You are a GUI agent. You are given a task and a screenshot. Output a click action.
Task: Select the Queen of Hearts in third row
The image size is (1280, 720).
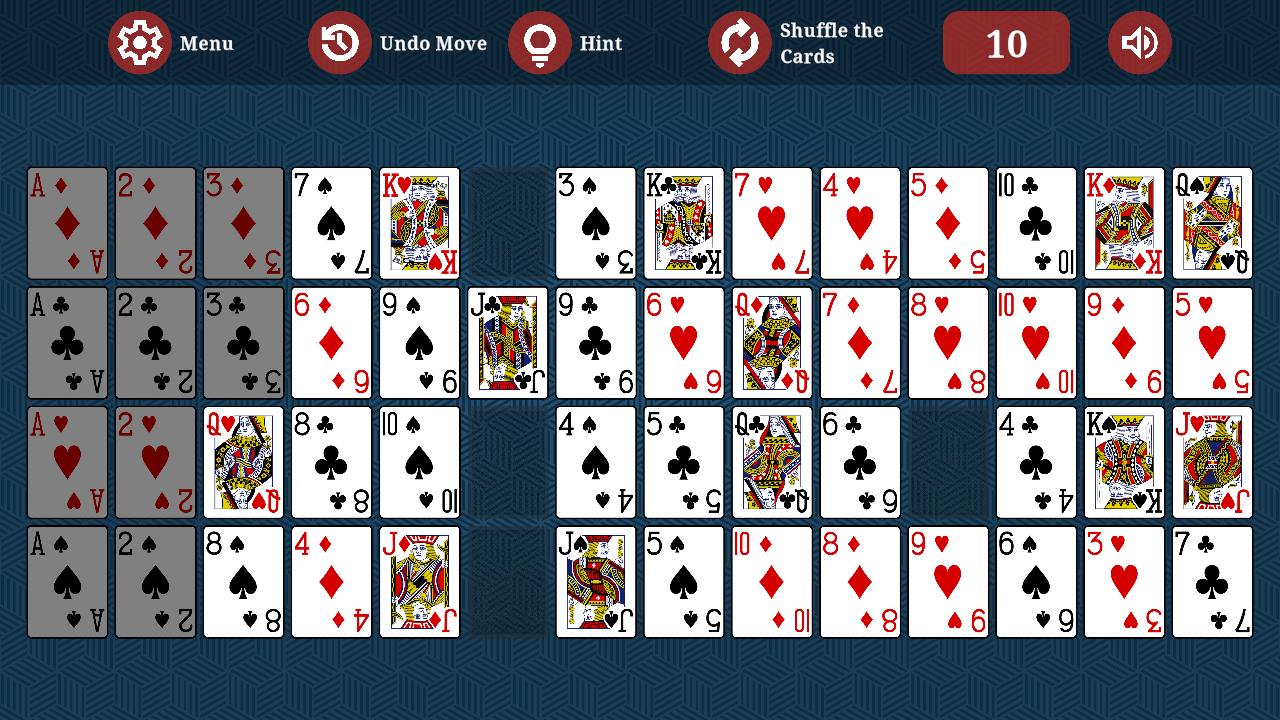pos(243,463)
